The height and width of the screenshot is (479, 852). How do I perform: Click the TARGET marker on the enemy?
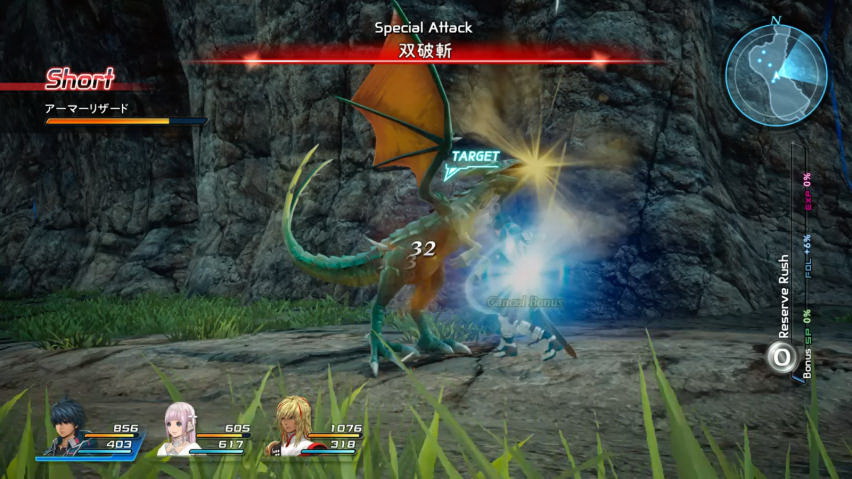click(474, 157)
